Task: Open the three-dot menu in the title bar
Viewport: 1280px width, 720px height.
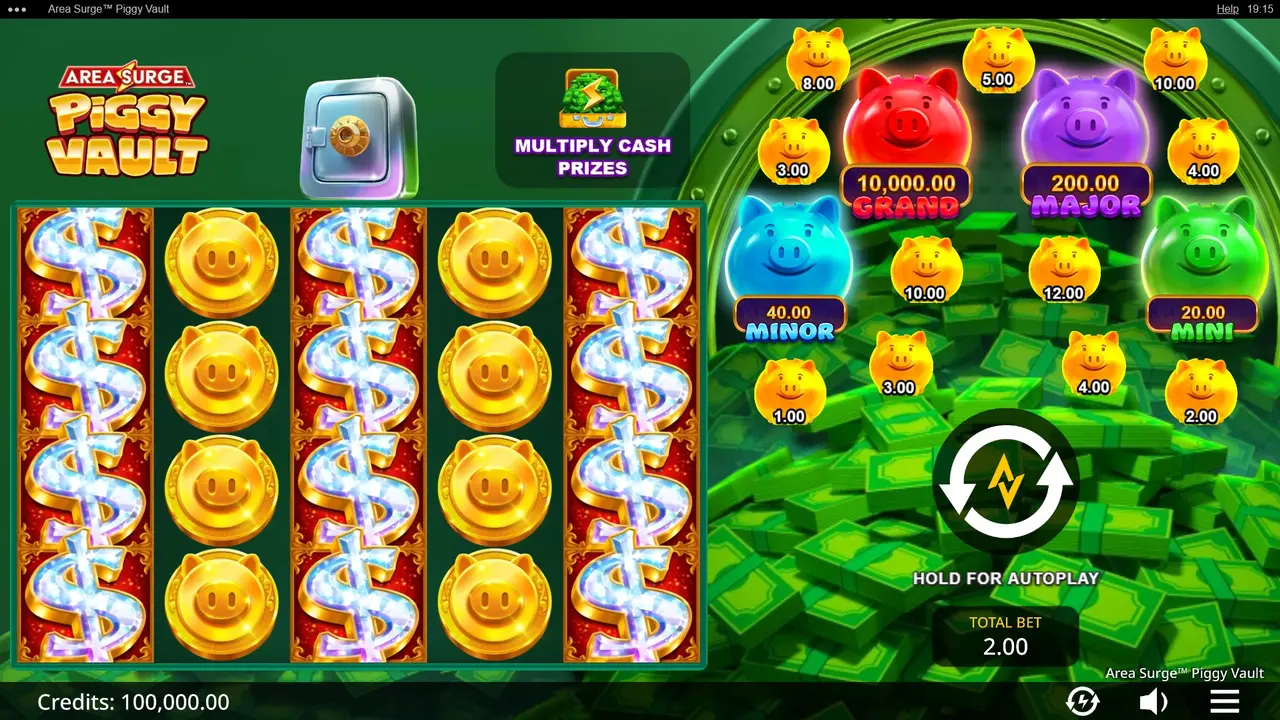Action: click(14, 9)
